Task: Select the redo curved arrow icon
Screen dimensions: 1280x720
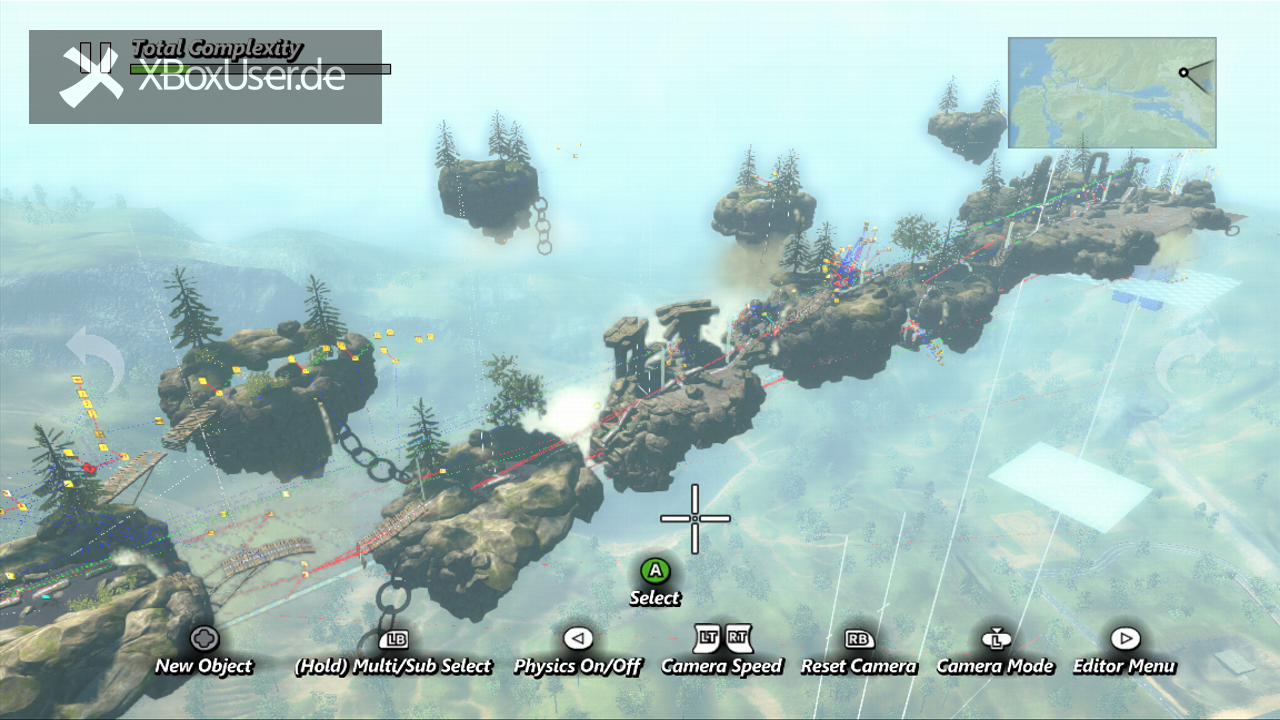Action: click(x=1186, y=361)
